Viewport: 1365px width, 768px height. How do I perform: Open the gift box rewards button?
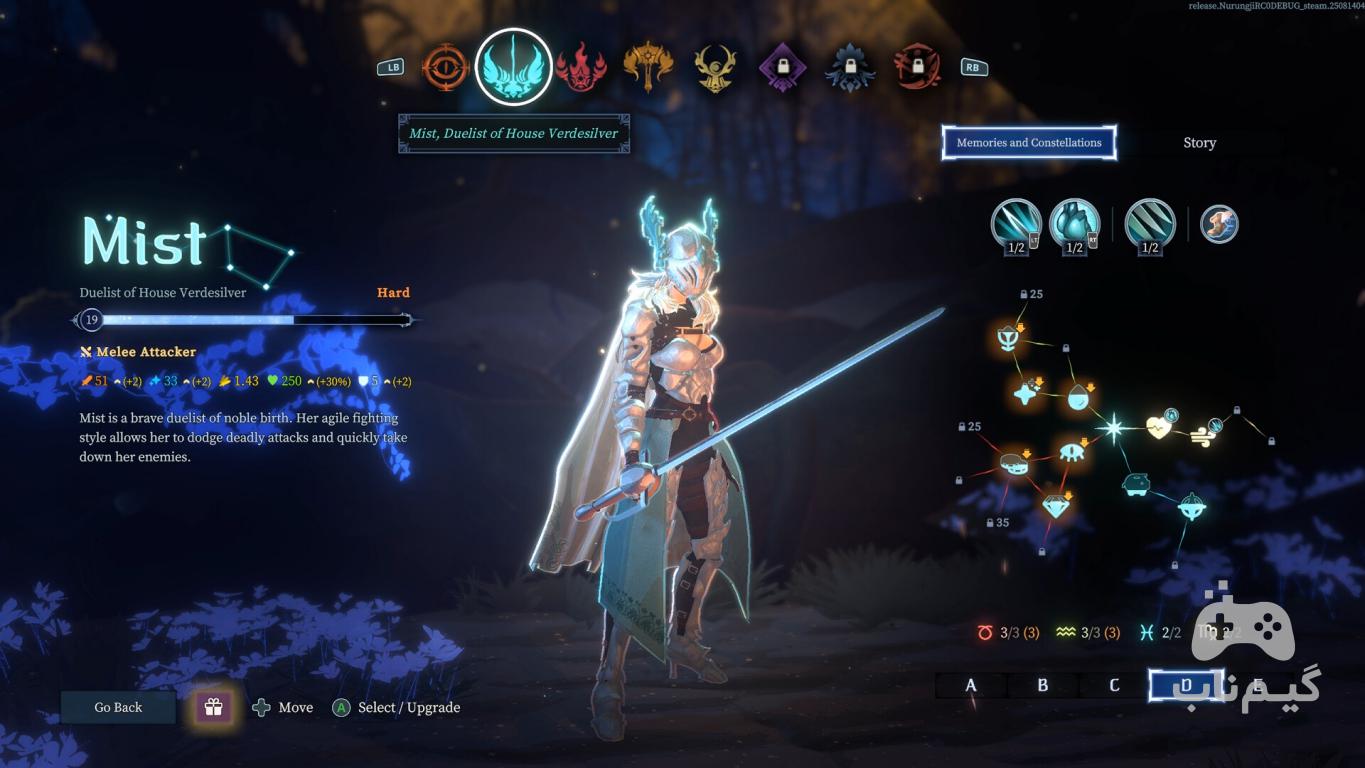(213, 707)
